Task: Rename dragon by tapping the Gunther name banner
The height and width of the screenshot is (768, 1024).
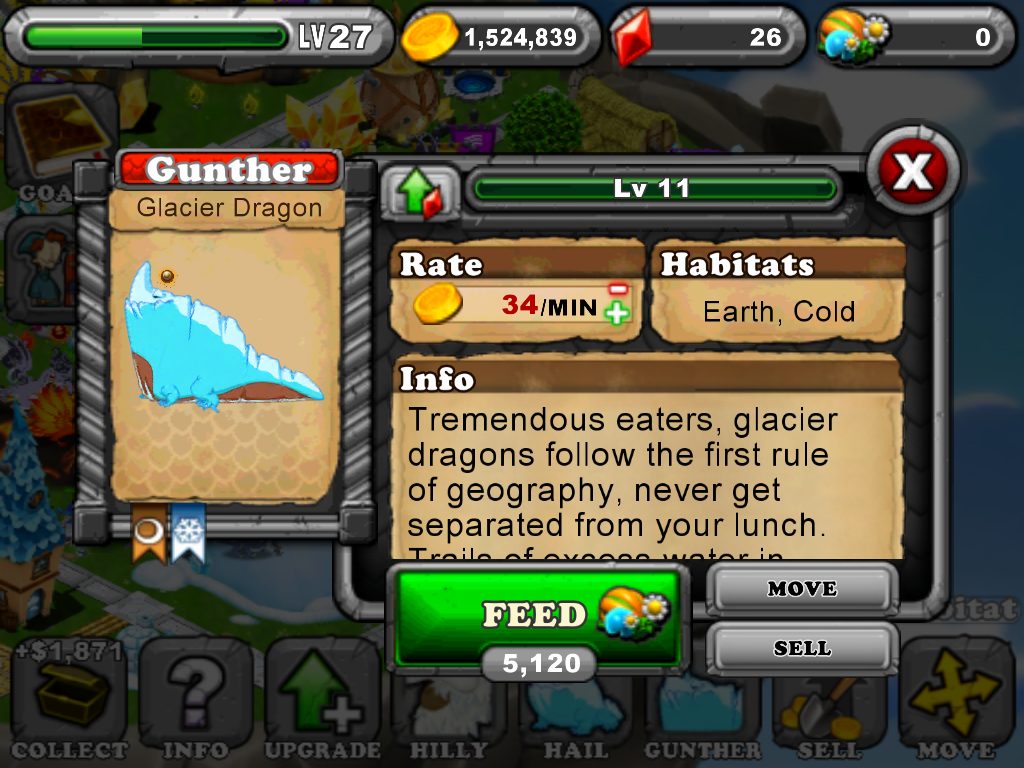Action: pos(229,170)
